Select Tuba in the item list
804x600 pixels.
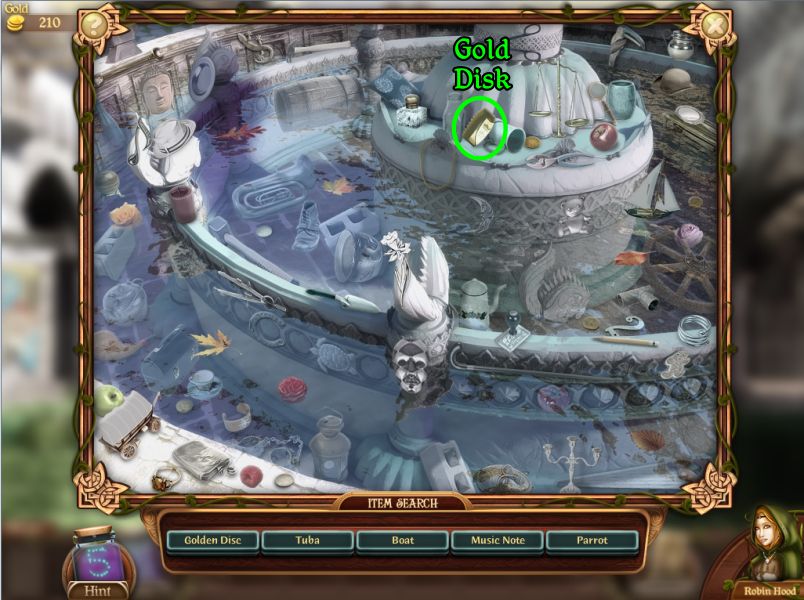click(x=308, y=541)
